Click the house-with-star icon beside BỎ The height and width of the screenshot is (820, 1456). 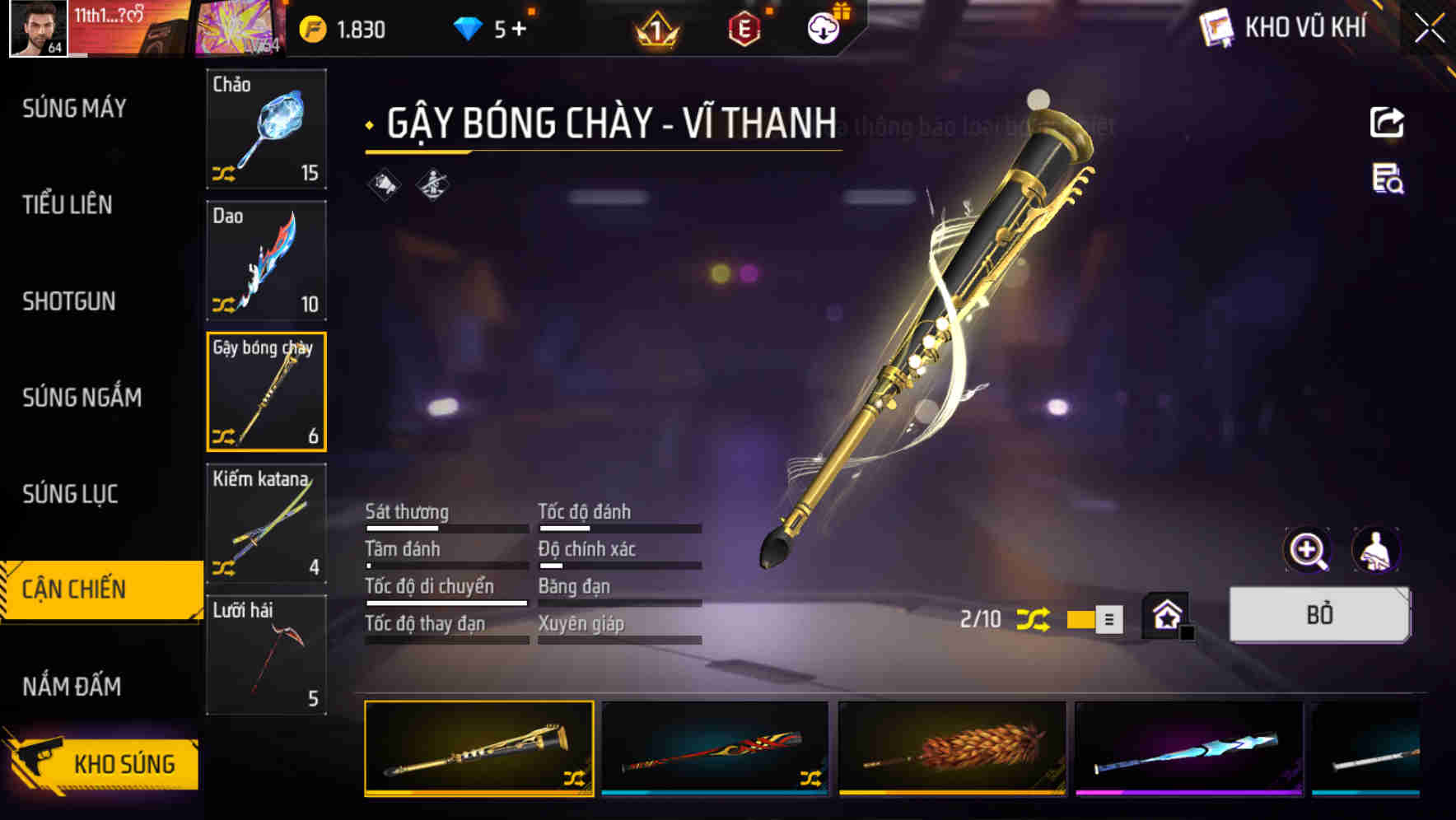point(1167,614)
